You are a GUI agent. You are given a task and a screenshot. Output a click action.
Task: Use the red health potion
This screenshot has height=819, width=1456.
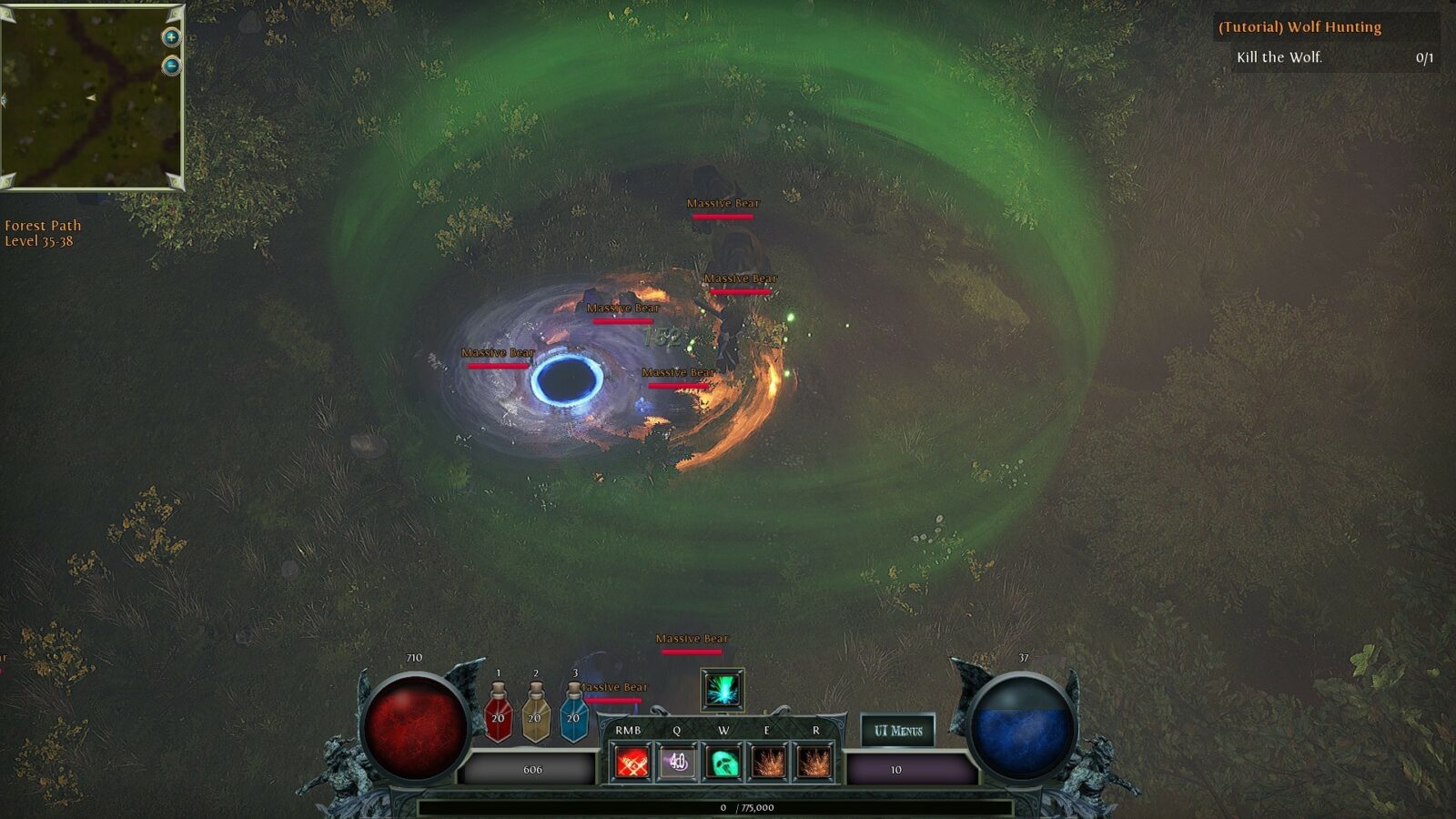[498, 714]
